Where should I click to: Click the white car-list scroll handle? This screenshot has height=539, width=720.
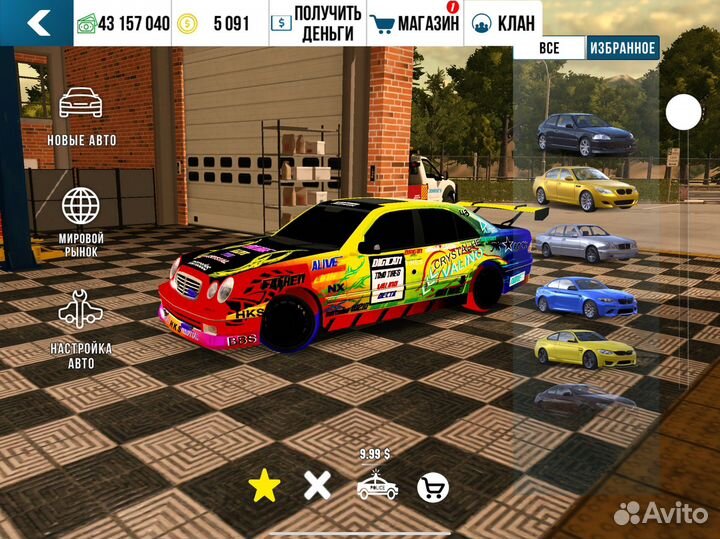(x=684, y=112)
